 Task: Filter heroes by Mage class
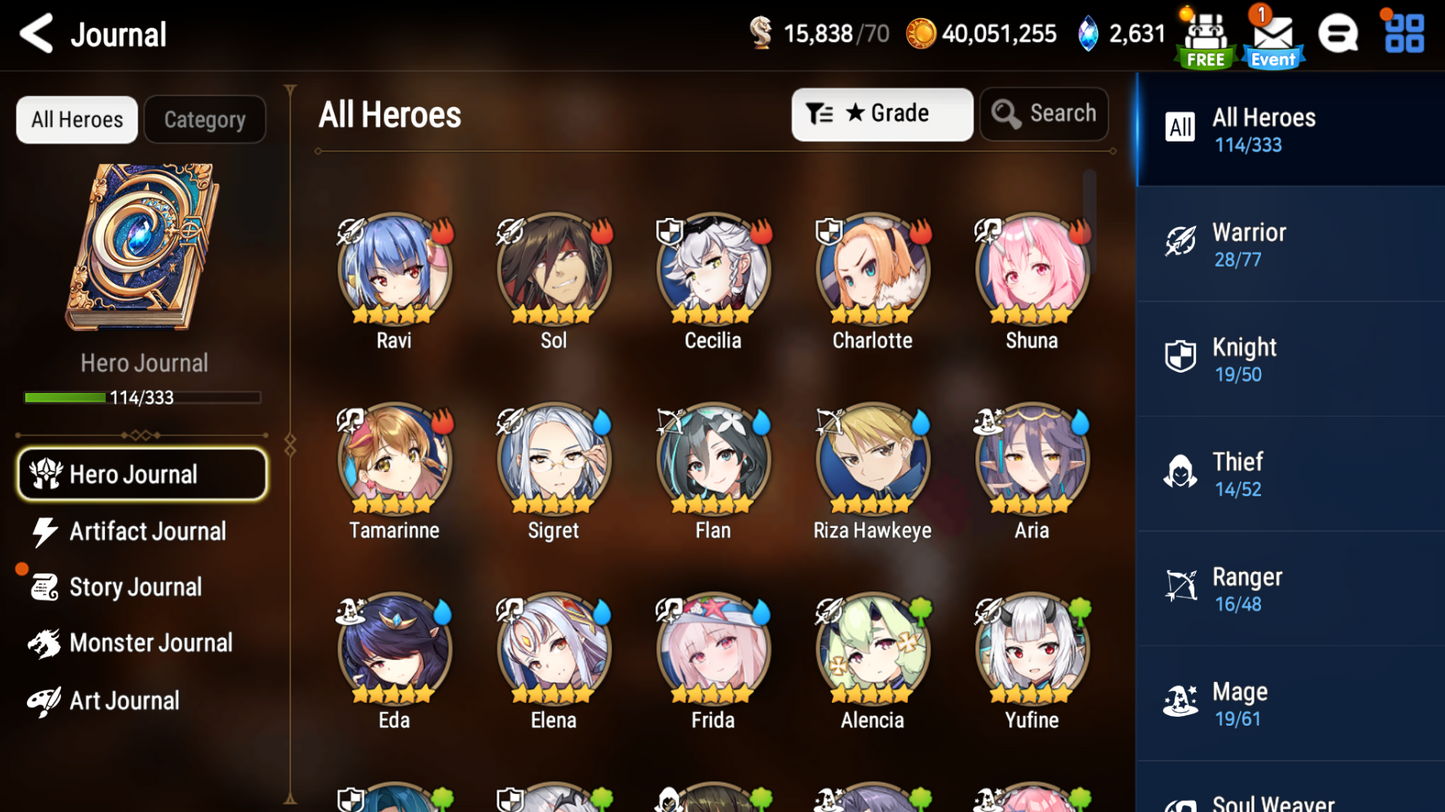pos(1289,704)
